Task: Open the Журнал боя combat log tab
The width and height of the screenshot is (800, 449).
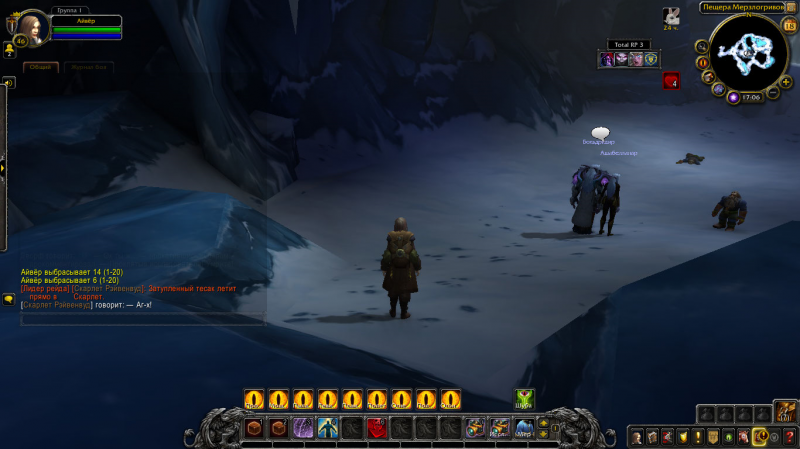Action: (89, 67)
